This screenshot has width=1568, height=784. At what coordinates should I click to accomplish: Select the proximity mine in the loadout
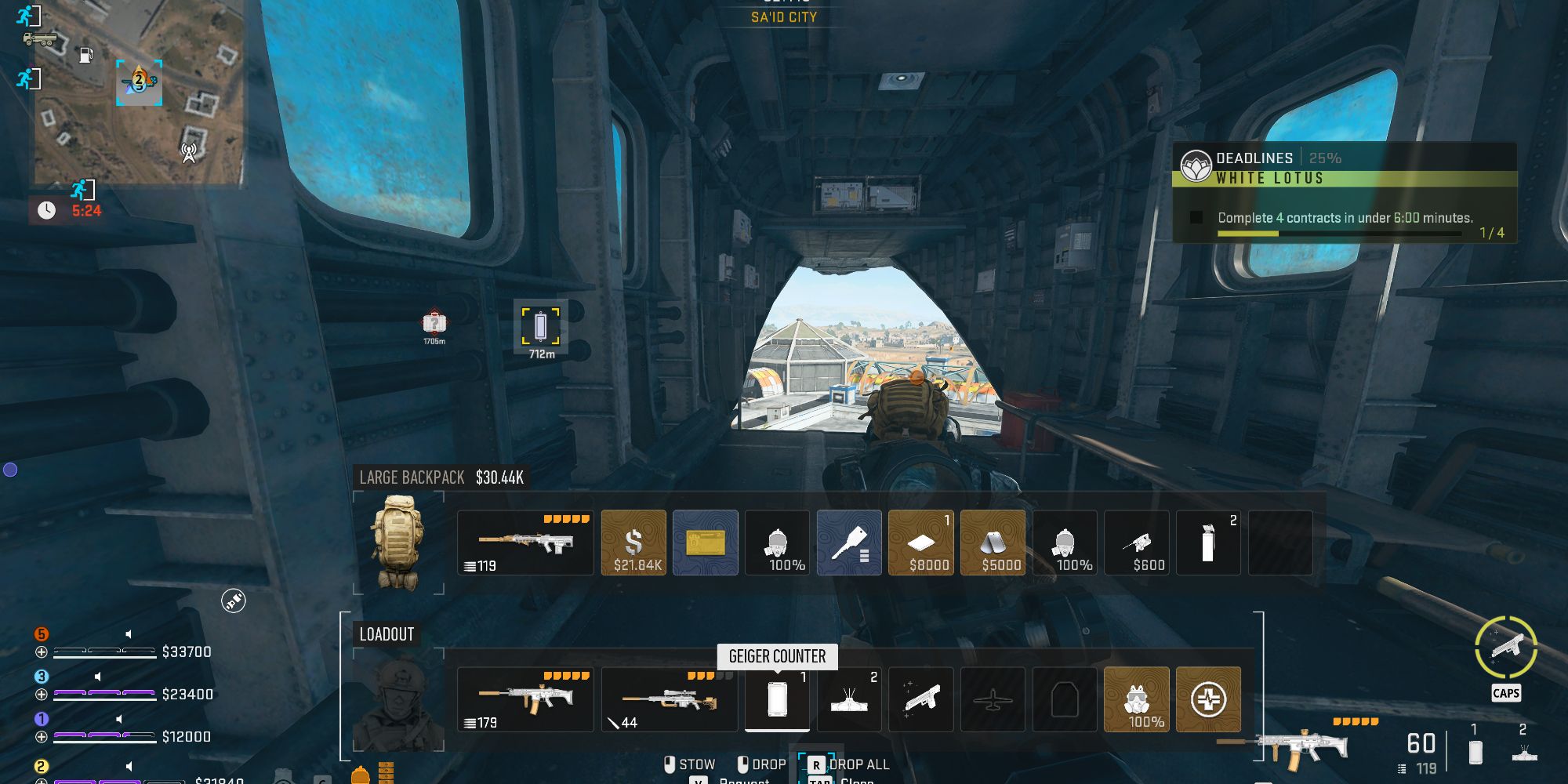pos(849,699)
